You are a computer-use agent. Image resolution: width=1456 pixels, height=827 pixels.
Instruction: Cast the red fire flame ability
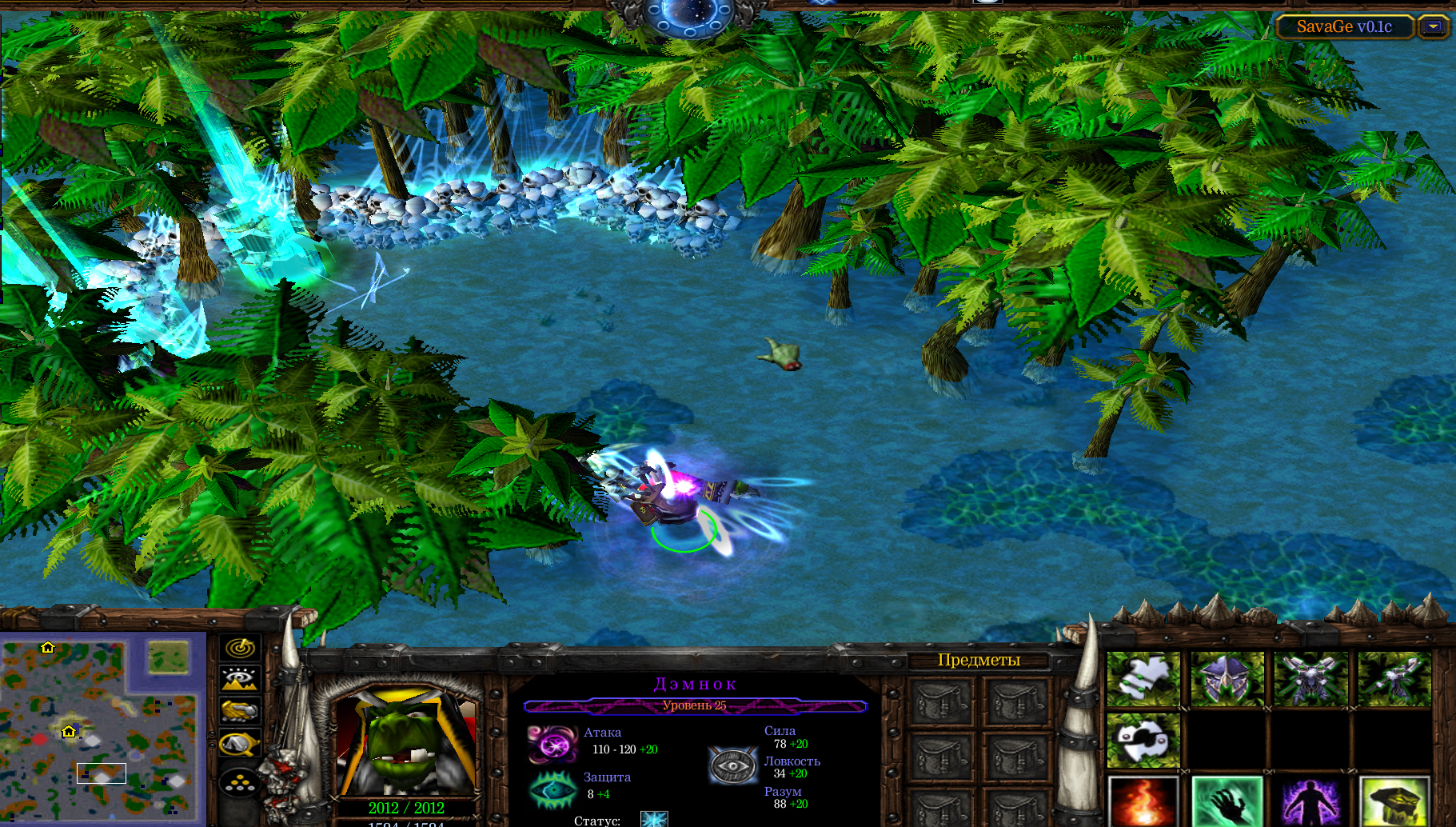pos(1143,801)
